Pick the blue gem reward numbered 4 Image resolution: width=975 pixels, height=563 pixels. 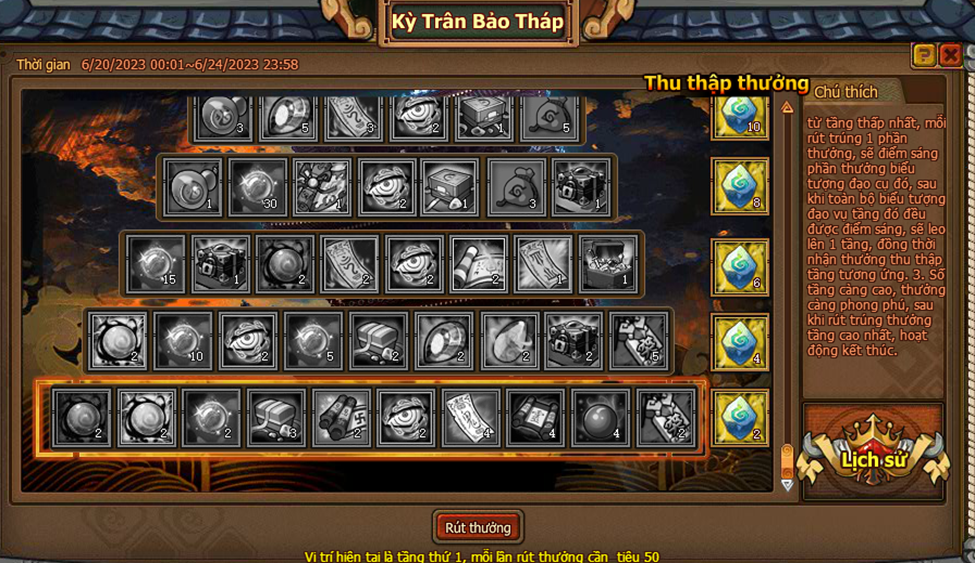click(740, 343)
